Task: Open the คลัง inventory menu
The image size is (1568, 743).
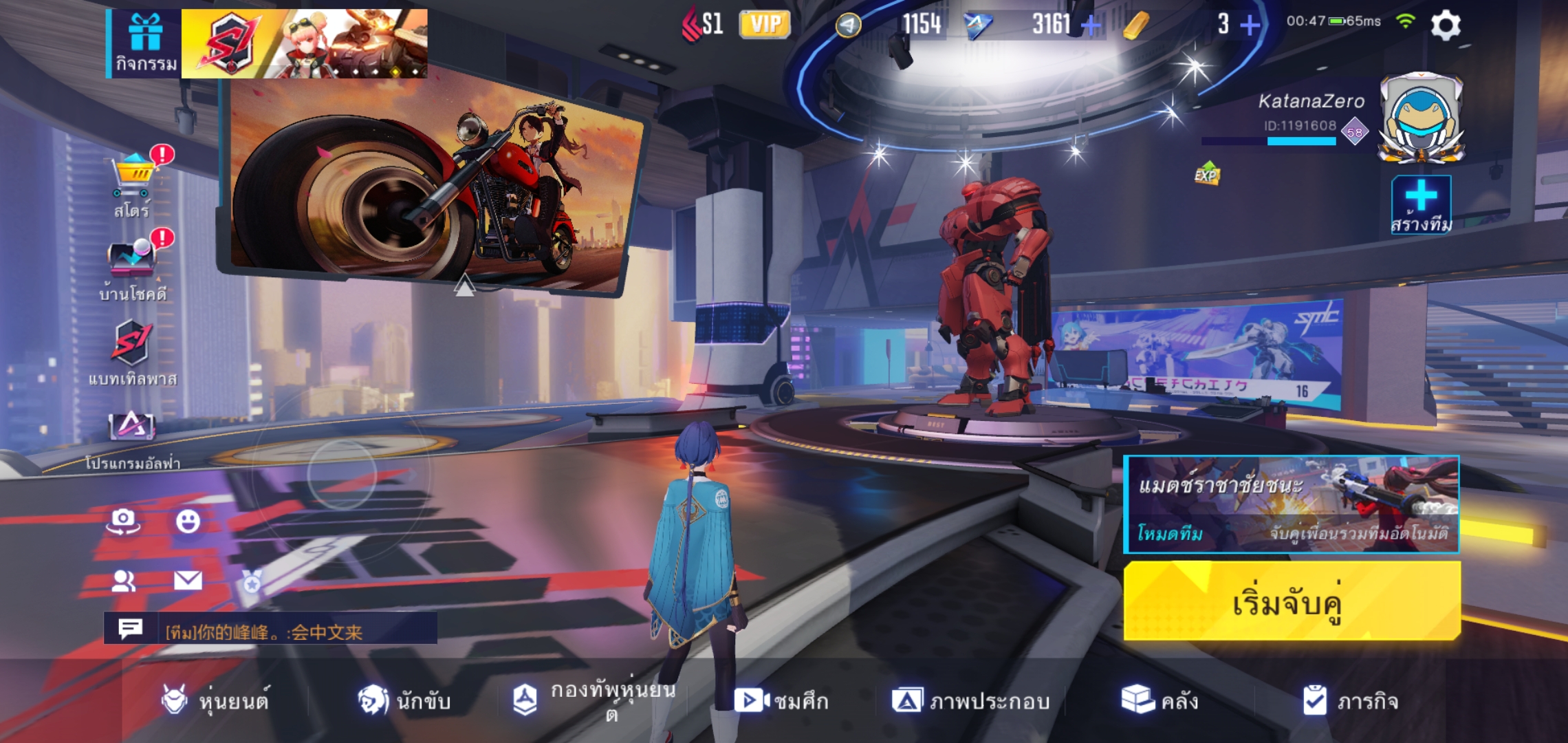Action: (x=1160, y=701)
